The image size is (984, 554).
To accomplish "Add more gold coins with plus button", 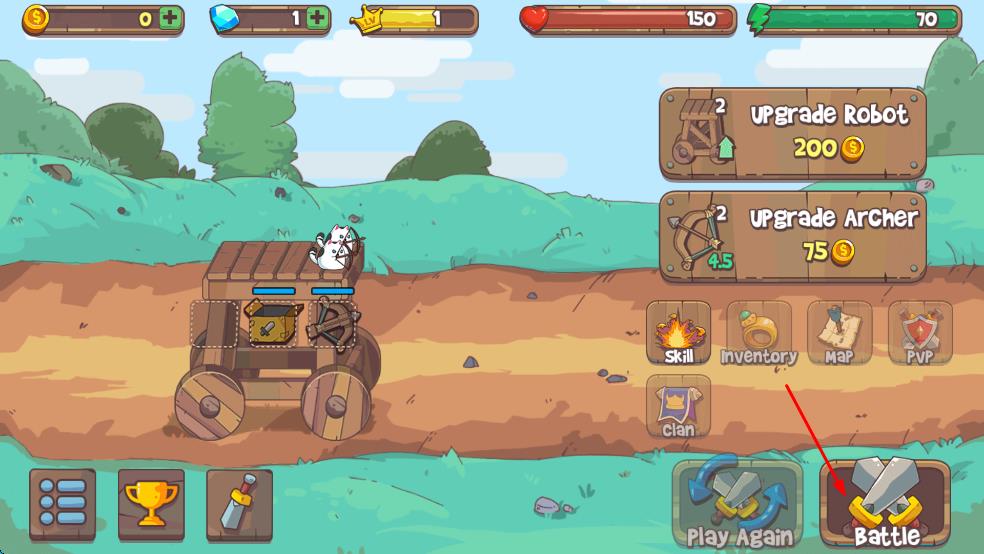I will pos(170,18).
